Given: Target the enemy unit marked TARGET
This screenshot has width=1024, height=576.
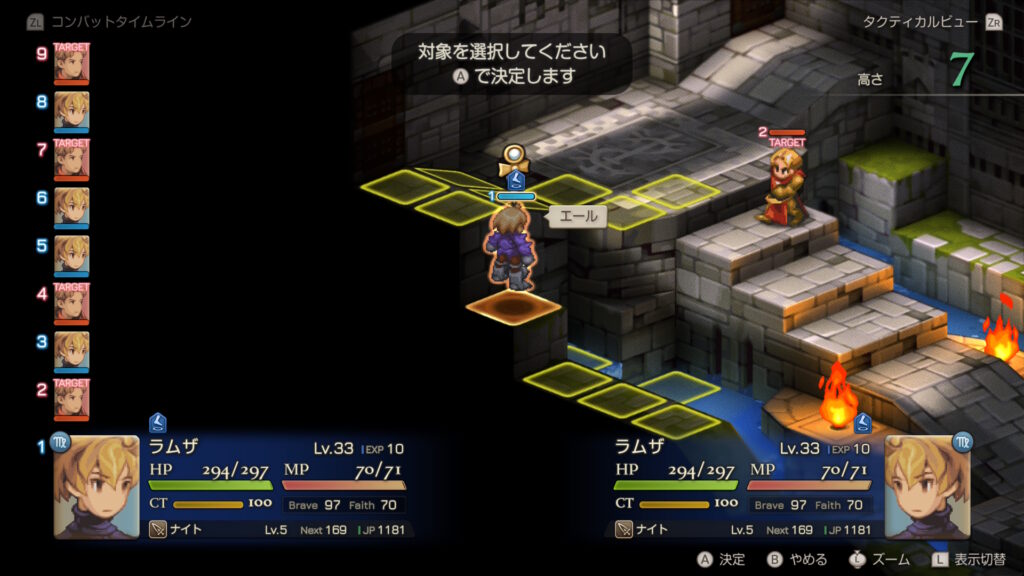Looking at the screenshot, I should click(783, 188).
